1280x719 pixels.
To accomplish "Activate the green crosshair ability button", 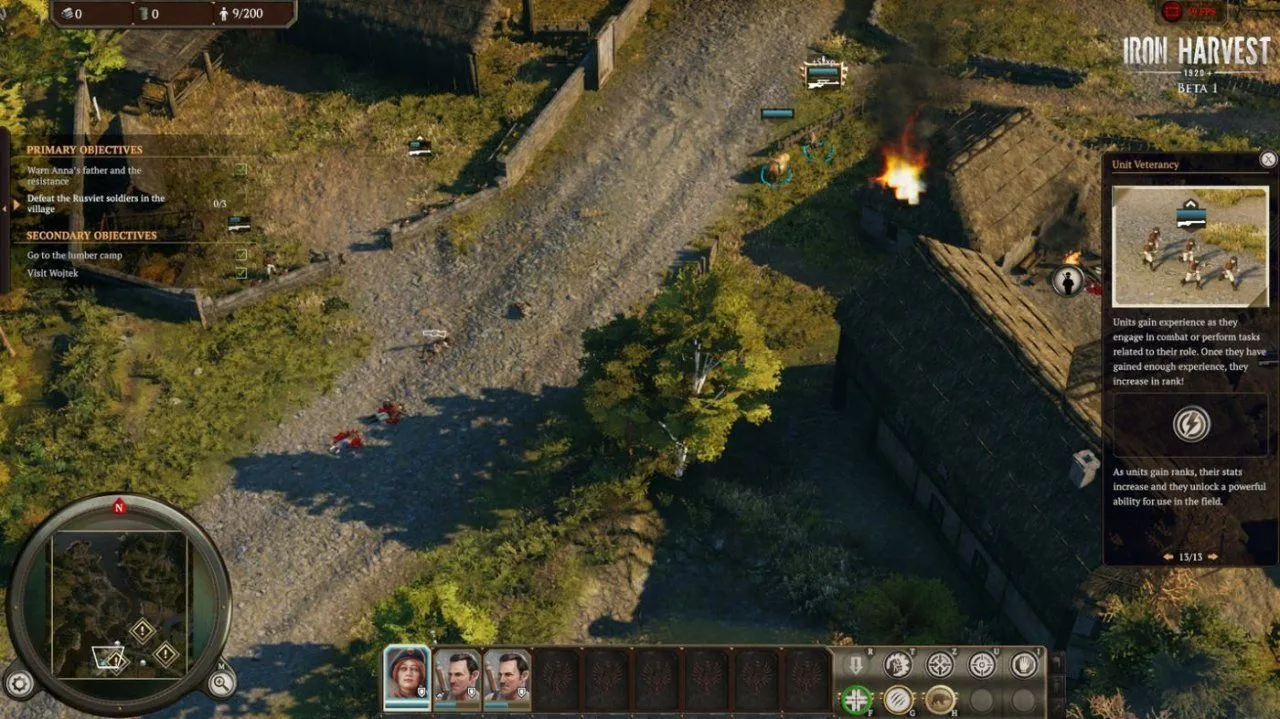I will [x=856, y=699].
